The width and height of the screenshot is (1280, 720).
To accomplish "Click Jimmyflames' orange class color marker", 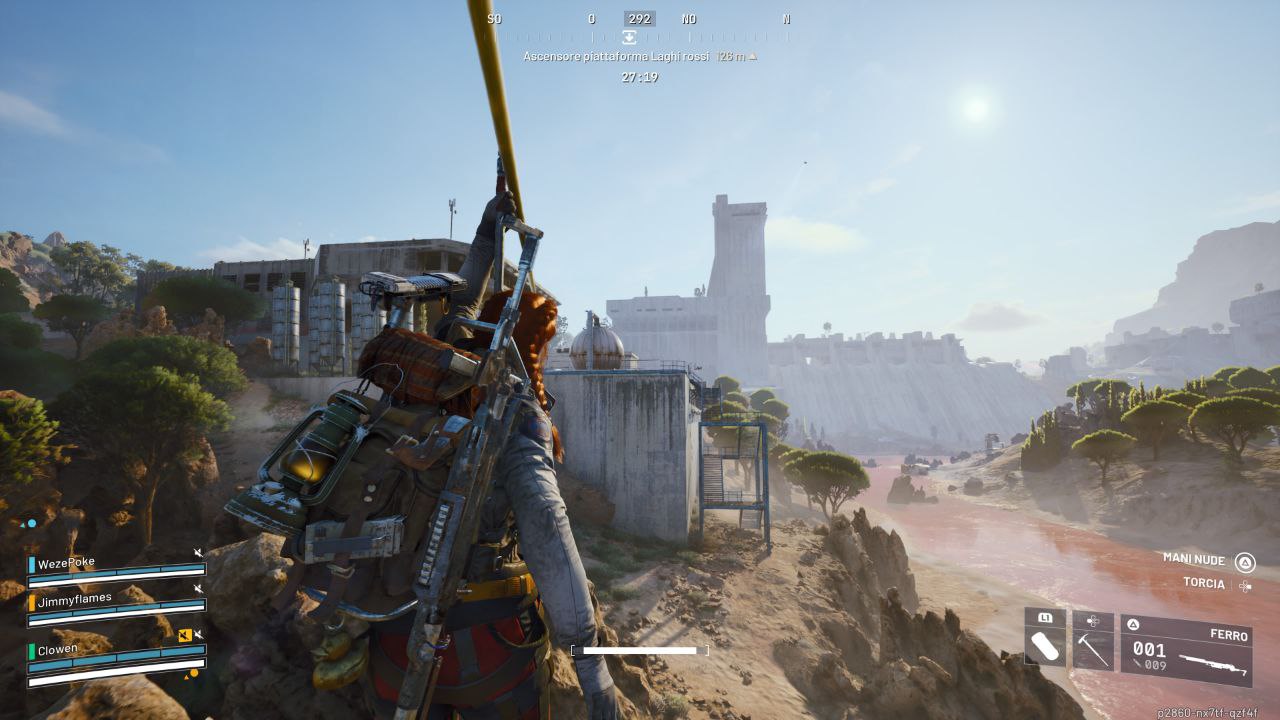I will coord(33,603).
